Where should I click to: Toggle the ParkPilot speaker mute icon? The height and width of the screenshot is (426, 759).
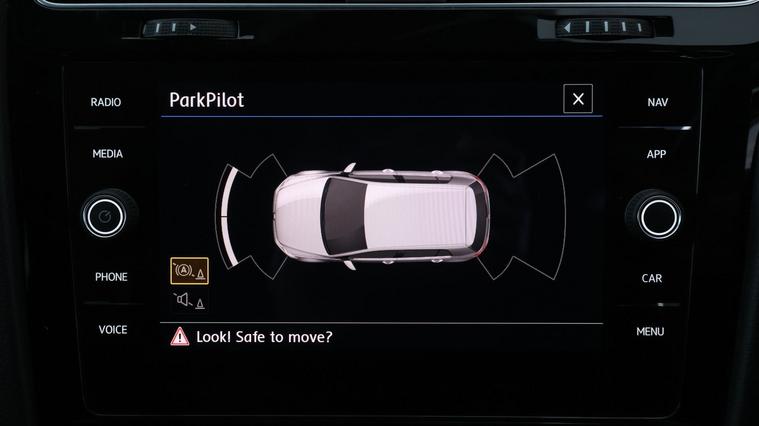(189, 301)
